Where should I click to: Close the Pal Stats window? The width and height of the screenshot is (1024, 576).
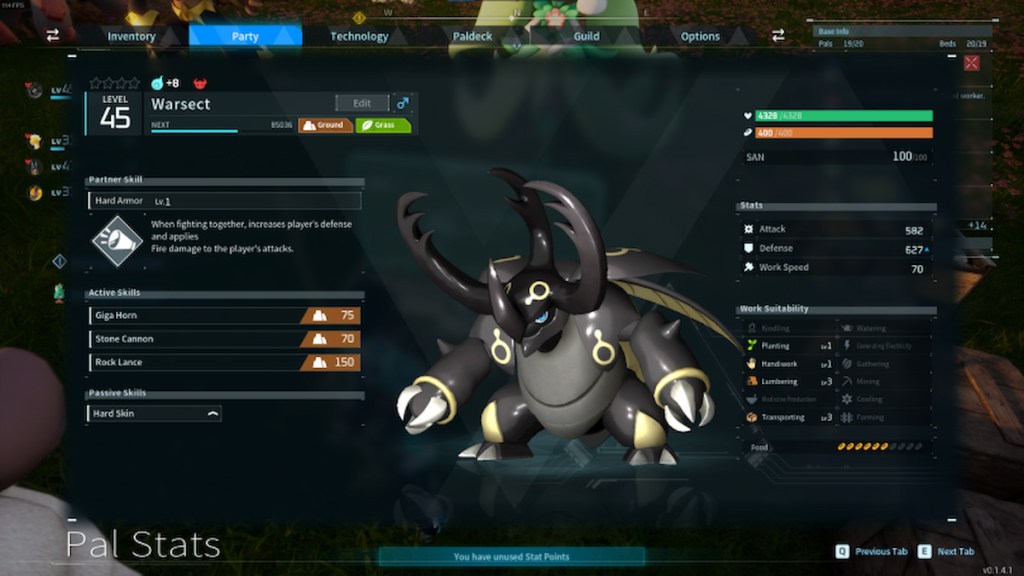(x=971, y=63)
